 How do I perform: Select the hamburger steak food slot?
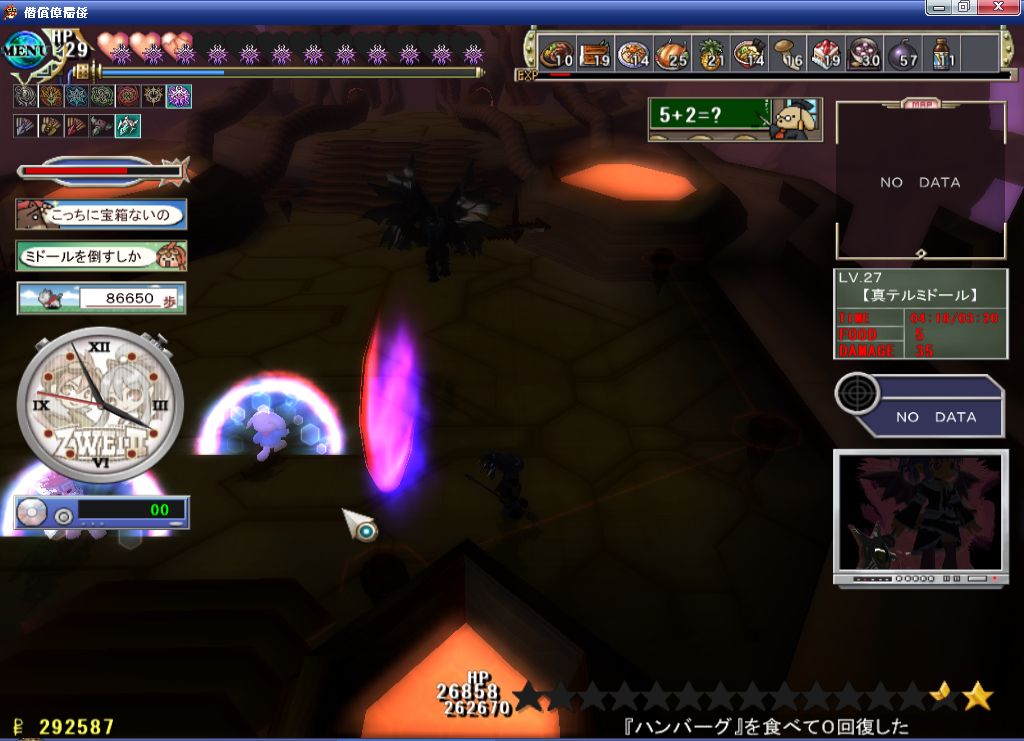click(556, 54)
